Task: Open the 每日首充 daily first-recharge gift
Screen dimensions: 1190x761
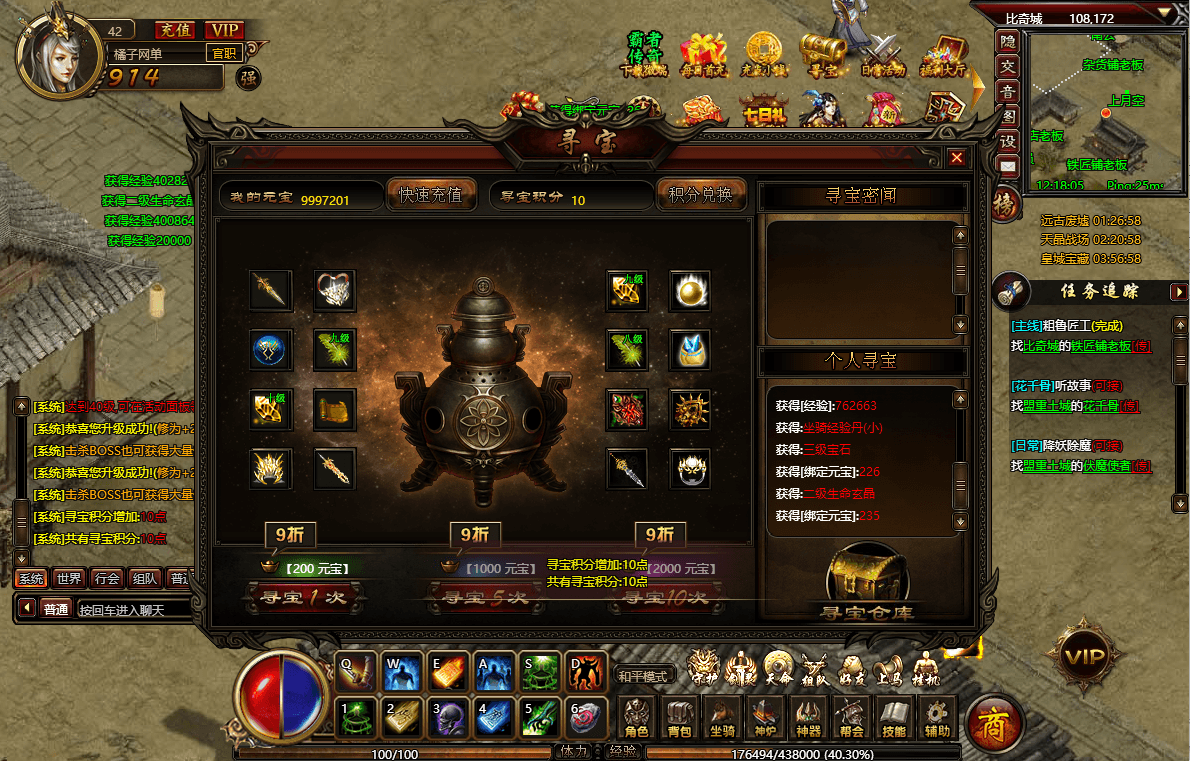Action: pos(702,54)
